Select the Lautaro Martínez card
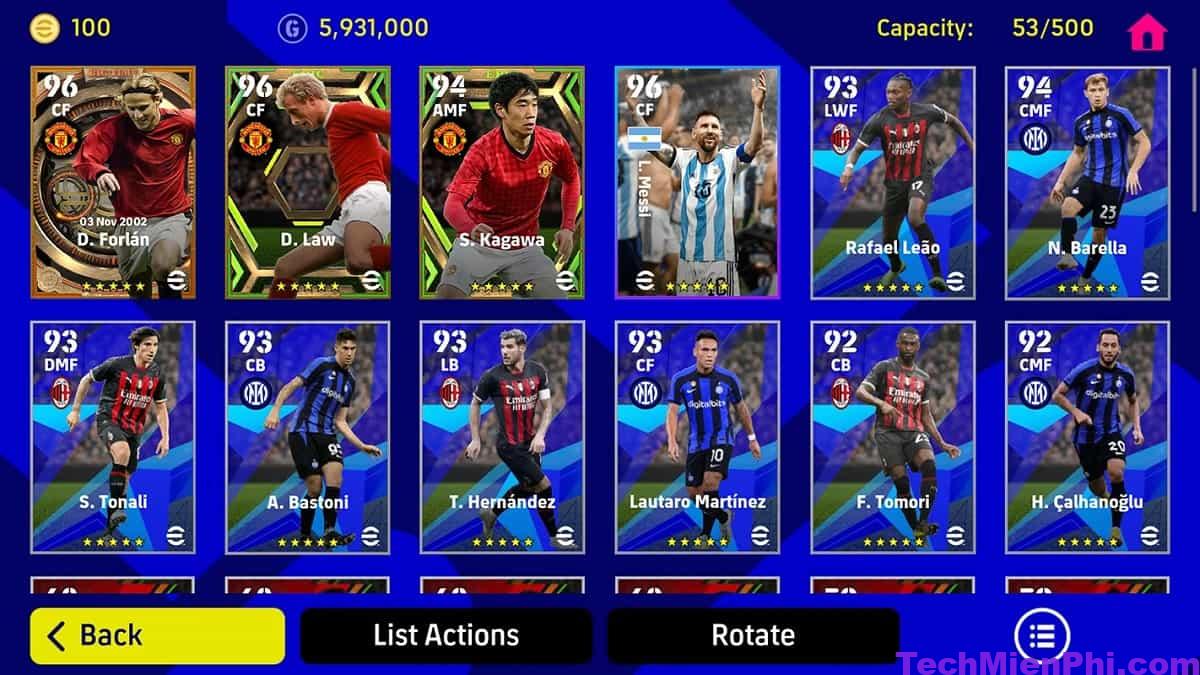The image size is (1200, 675). click(697, 437)
